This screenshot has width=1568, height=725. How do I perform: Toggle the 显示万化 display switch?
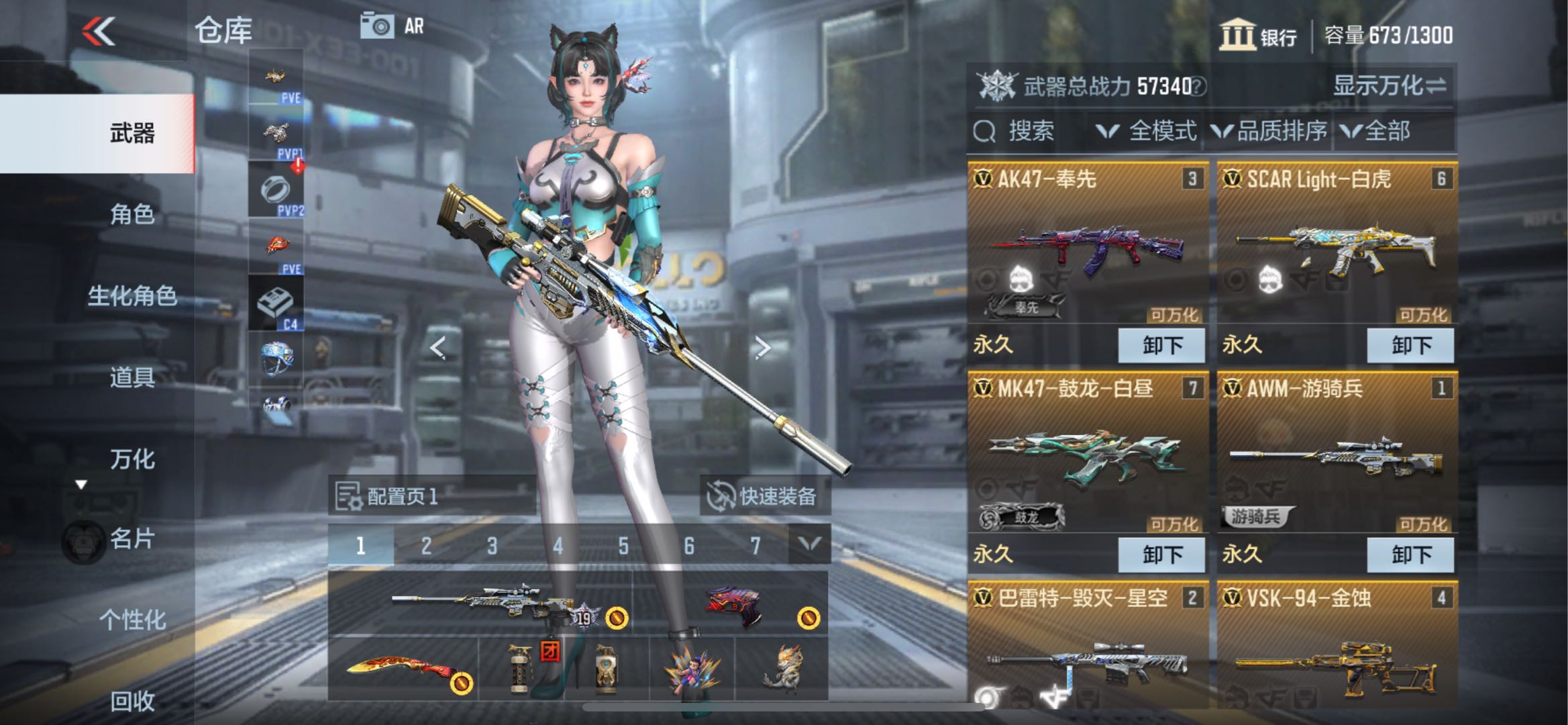point(1388,86)
